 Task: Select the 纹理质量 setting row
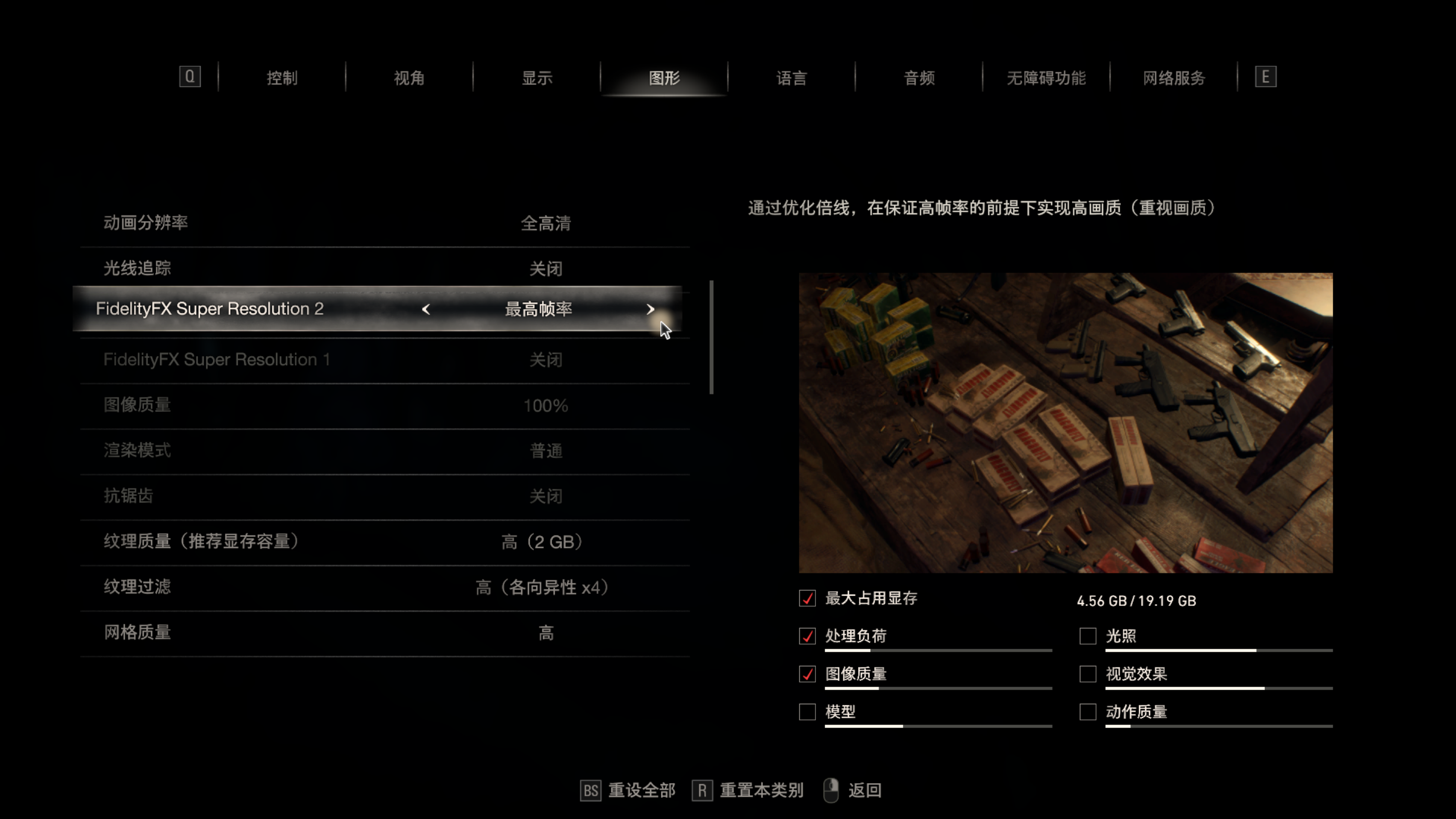click(384, 541)
